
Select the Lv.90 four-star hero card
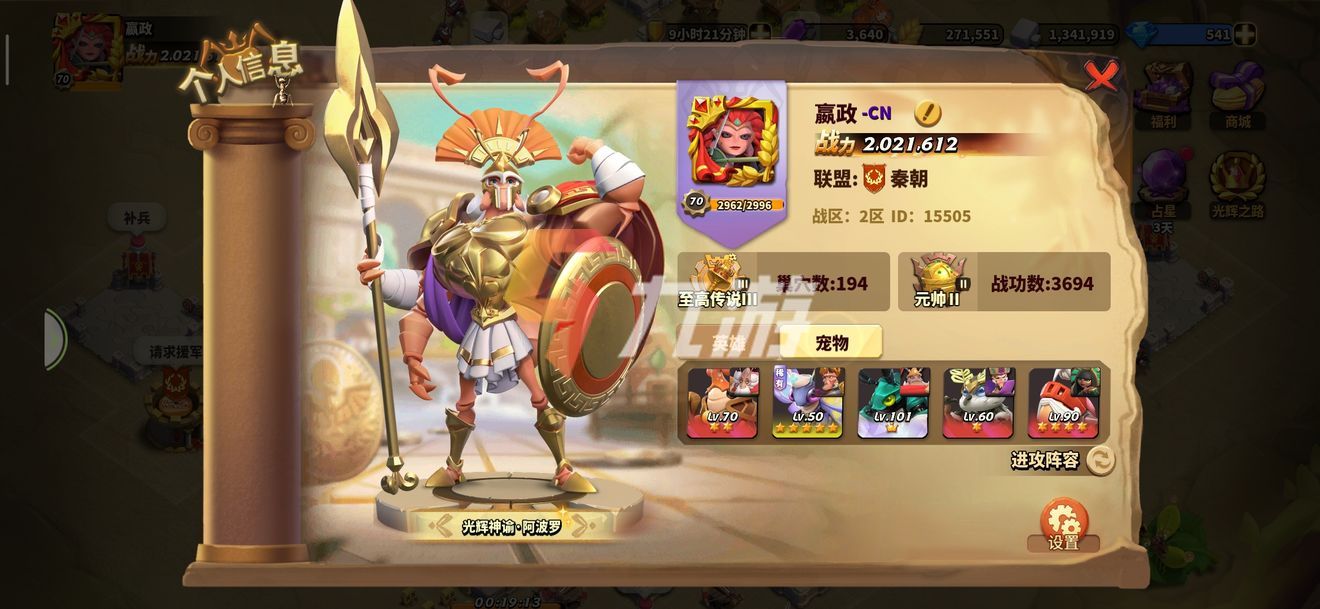coord(1064,402)
